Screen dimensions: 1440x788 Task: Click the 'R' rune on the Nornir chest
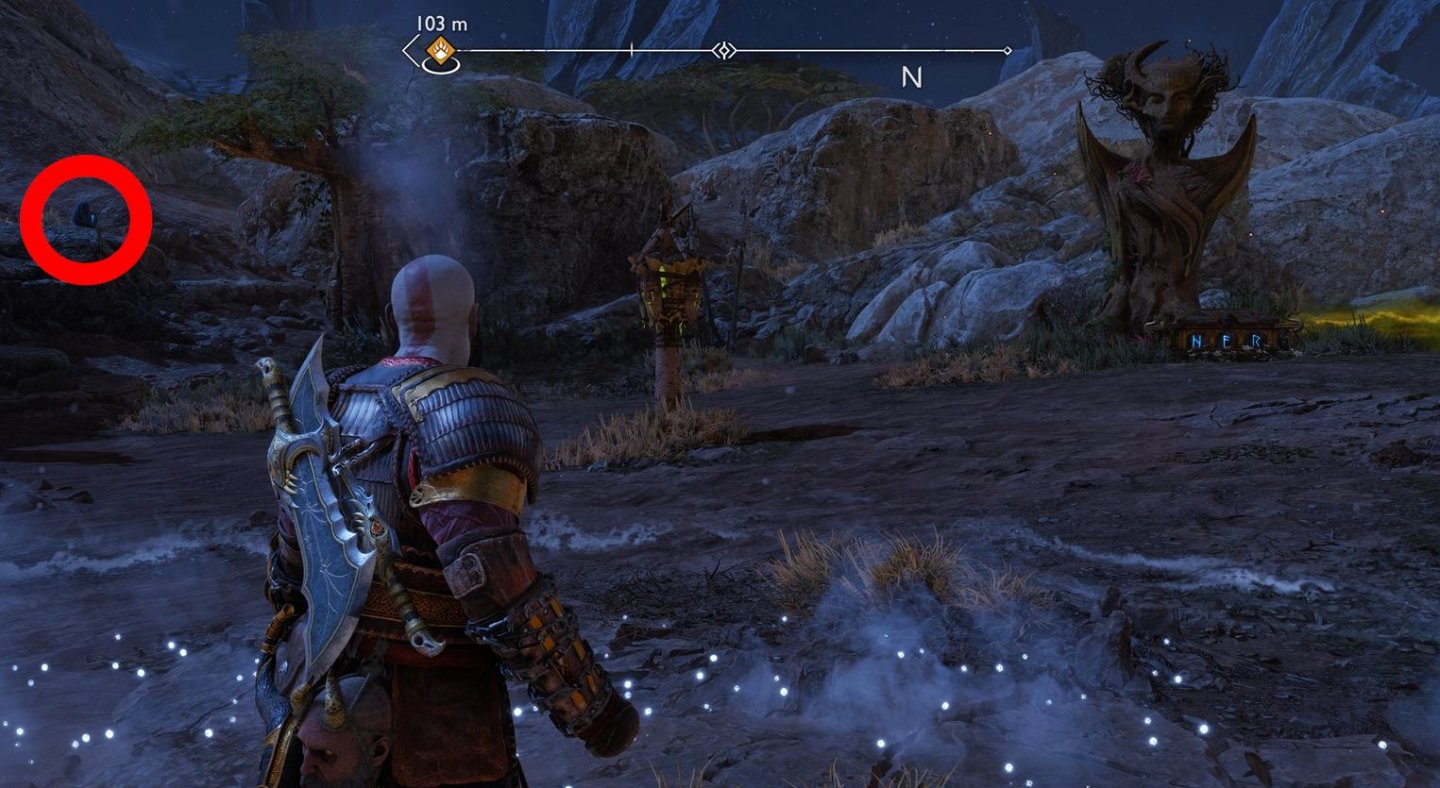[x=1257, y=340]
